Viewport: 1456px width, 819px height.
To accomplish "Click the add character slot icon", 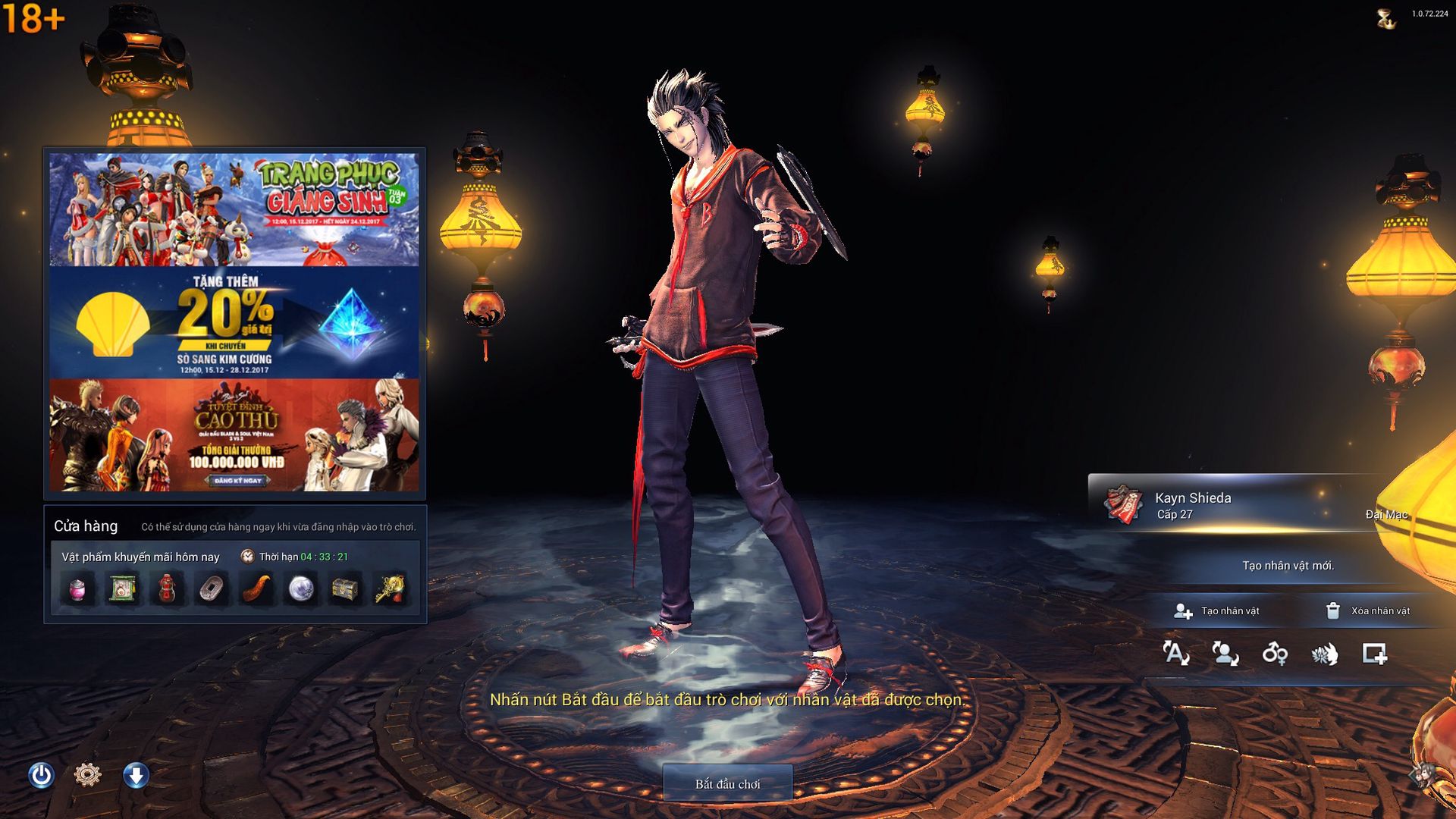I will pos(1374,654).
